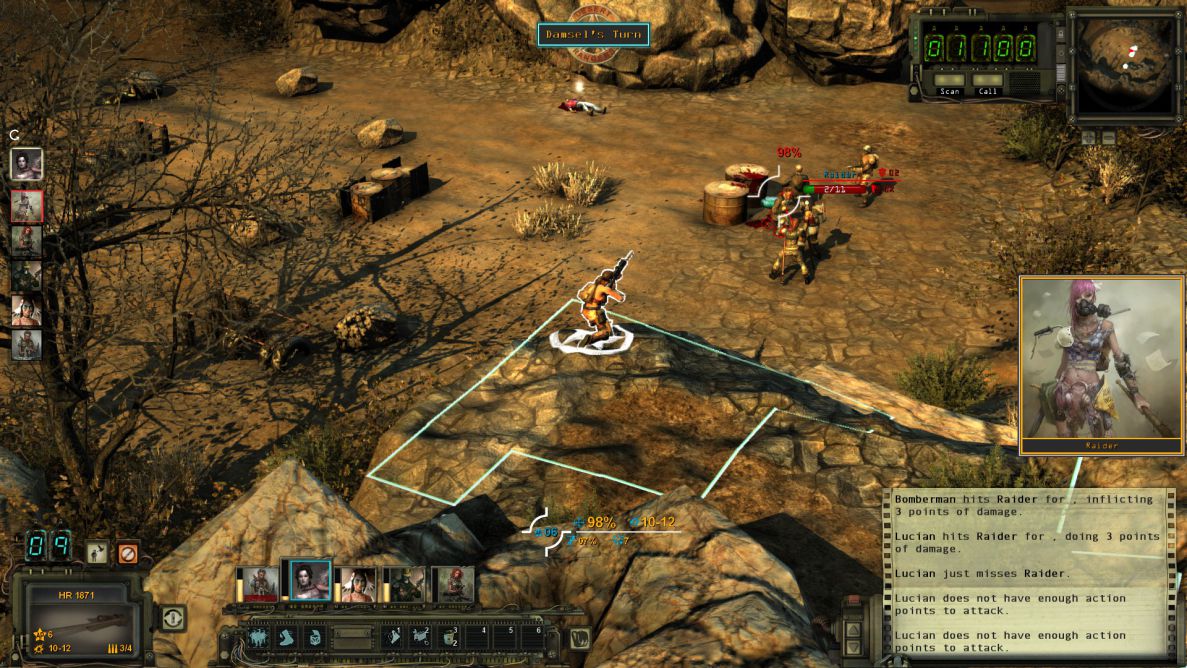Select the gas-masked soldier party portrait
This screenshot has height=668, width=1187.
point(404,585)
